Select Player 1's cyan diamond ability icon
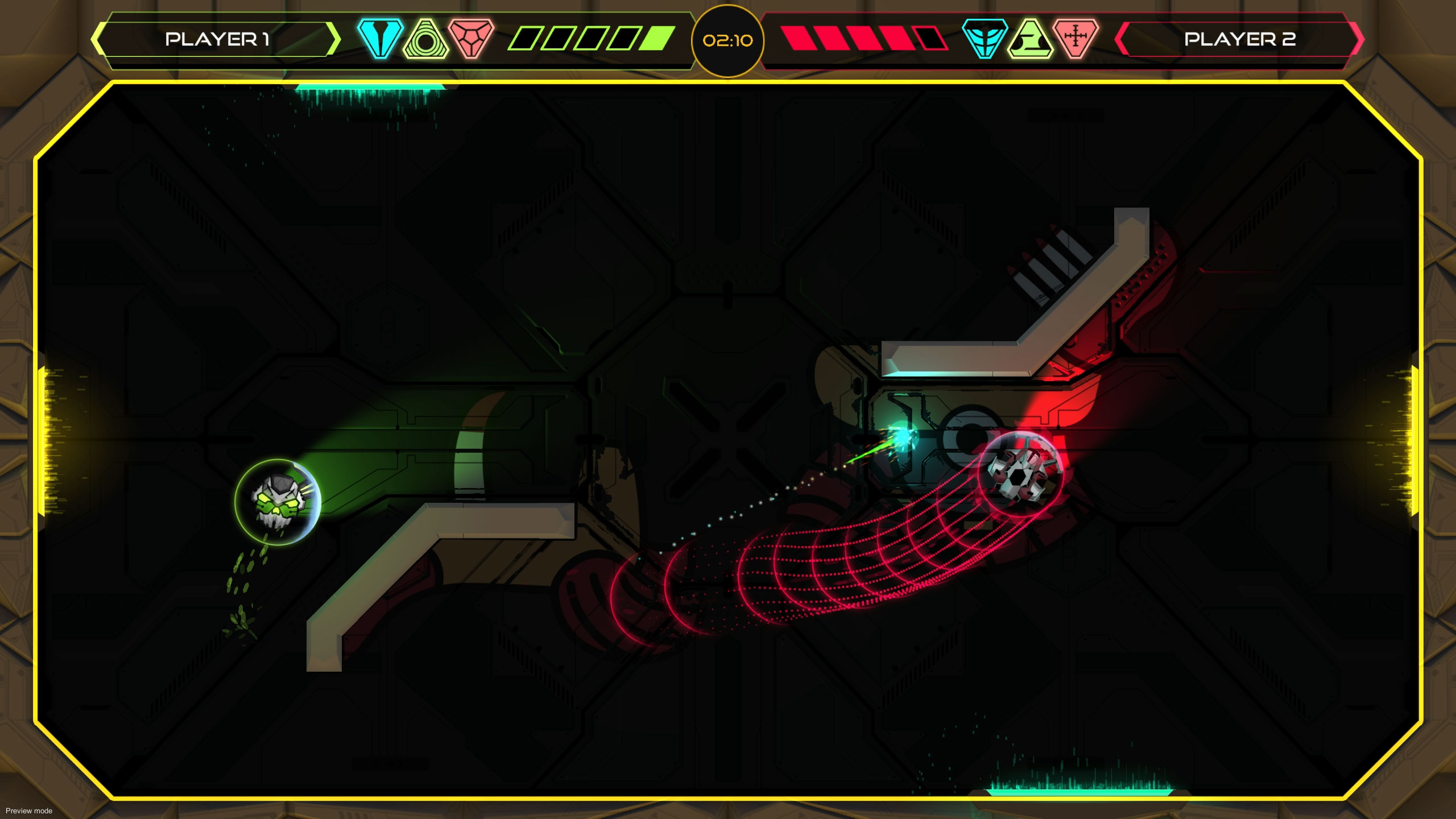 point(380,40)
